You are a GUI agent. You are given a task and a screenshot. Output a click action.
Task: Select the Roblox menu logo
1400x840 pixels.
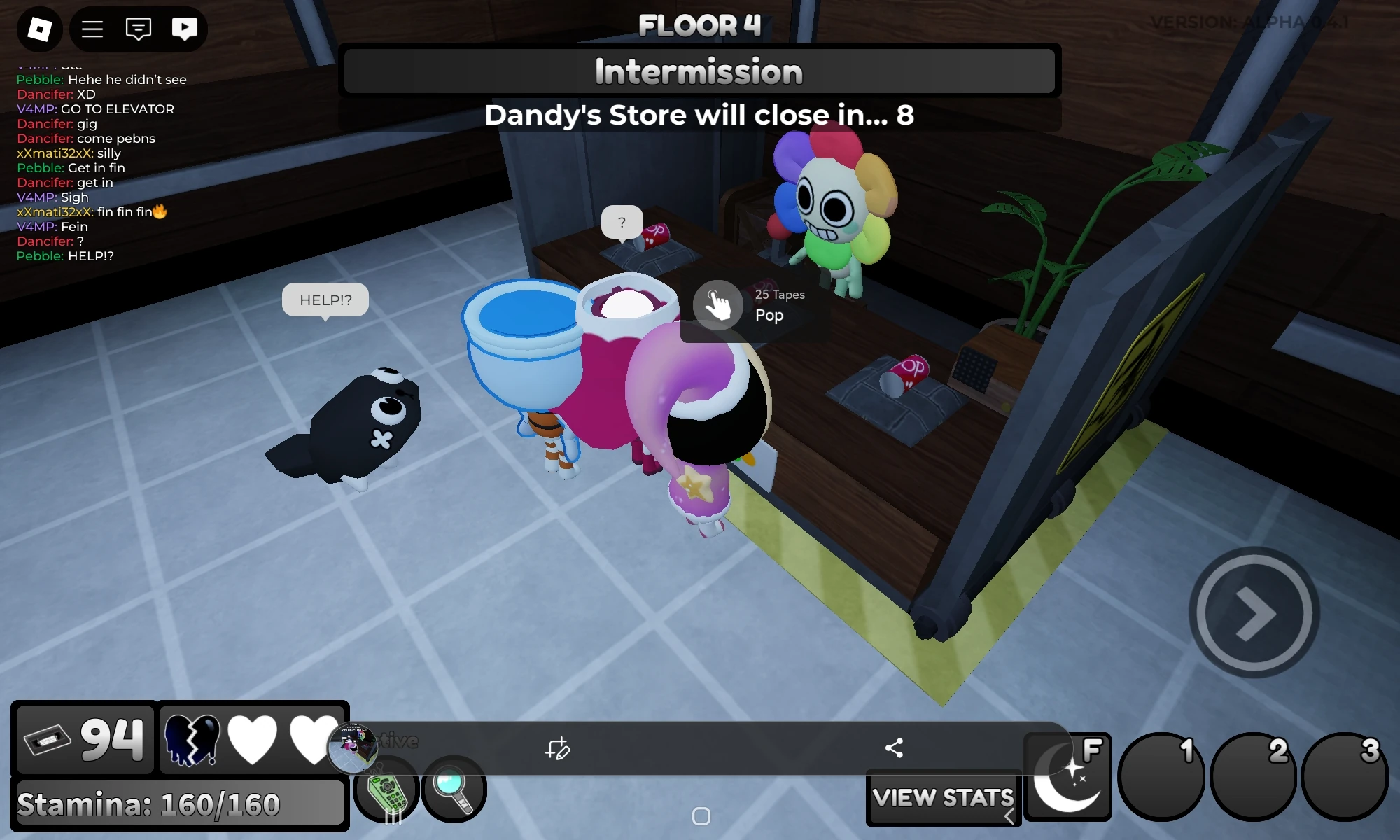coord(39,29)
